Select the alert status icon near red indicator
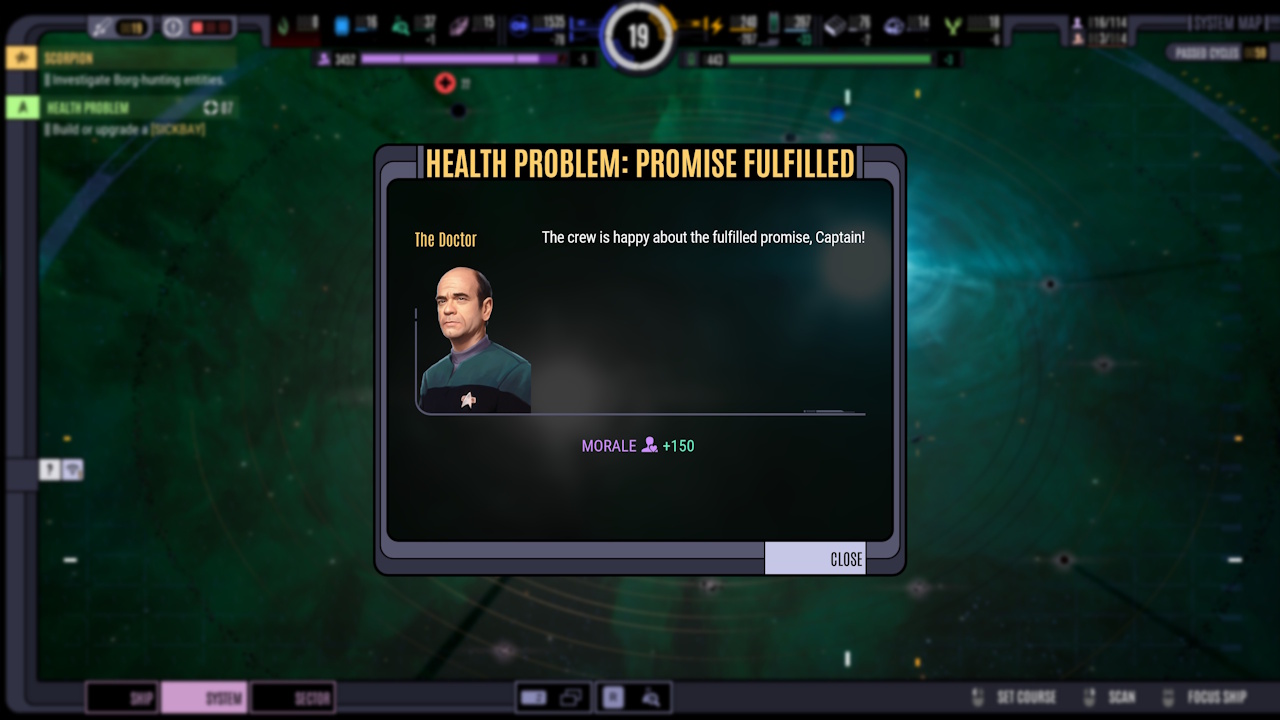 click(x=173, y=26)
